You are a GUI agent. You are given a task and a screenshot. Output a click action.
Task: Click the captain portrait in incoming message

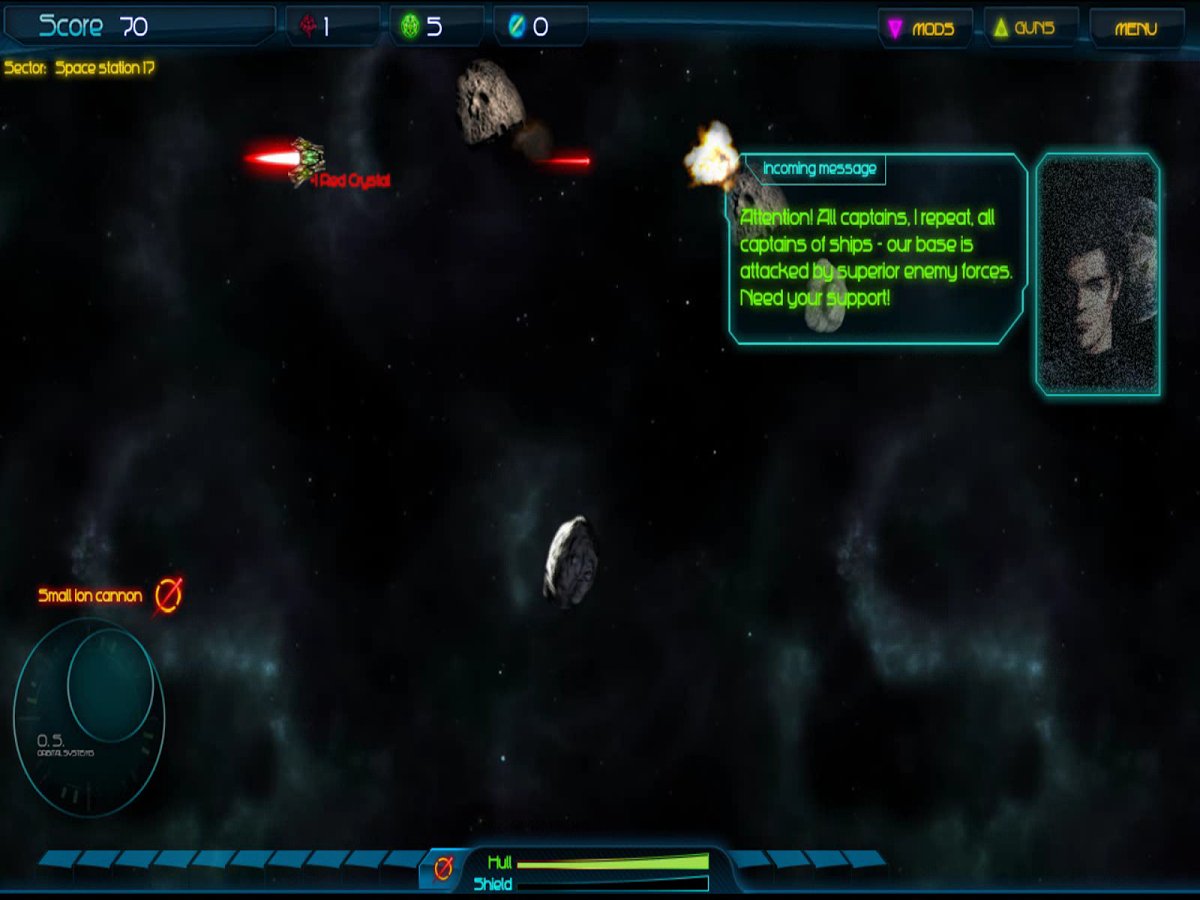1098,275
